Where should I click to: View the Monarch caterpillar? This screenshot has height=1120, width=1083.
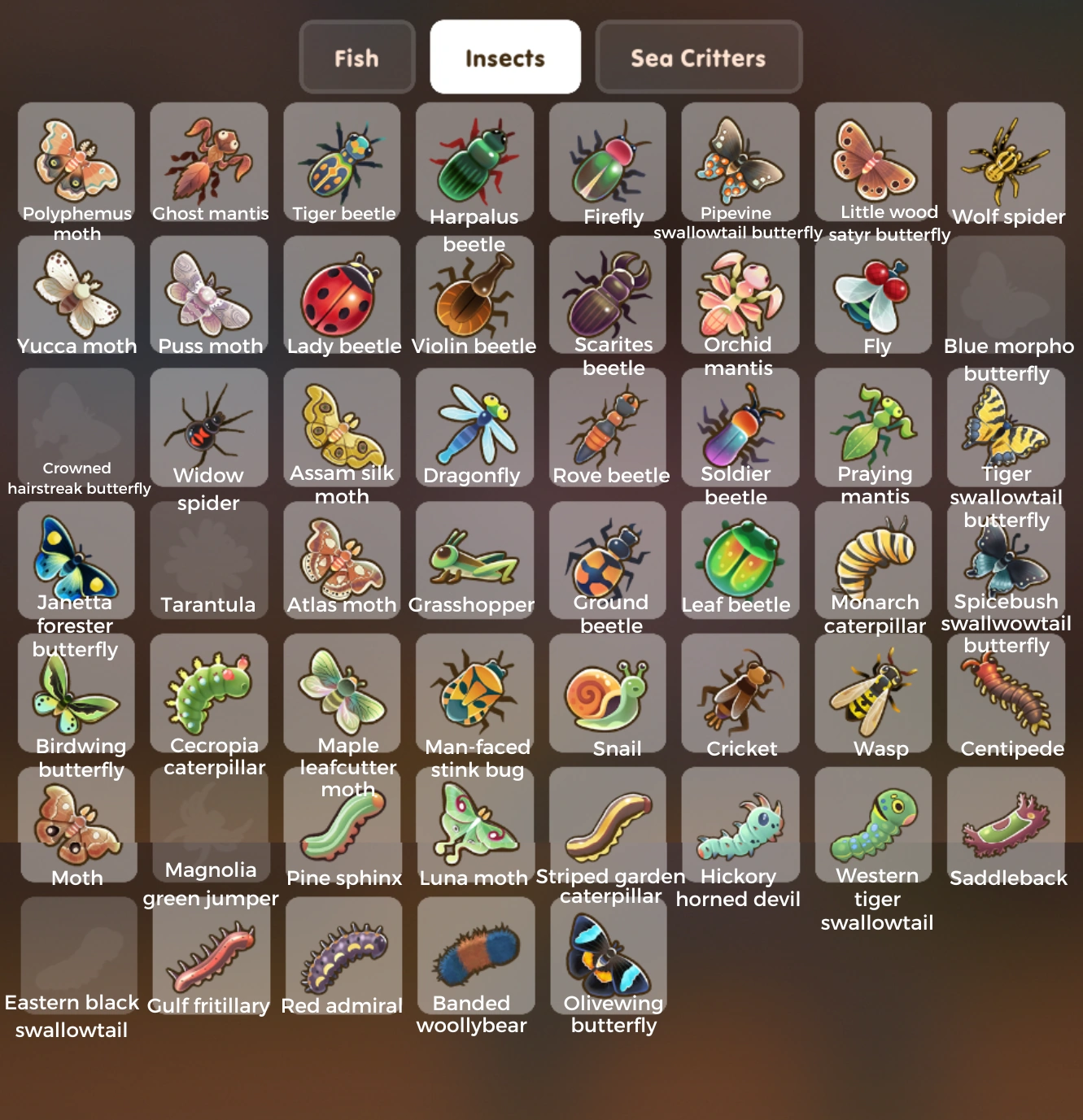(x=873, y=557)
